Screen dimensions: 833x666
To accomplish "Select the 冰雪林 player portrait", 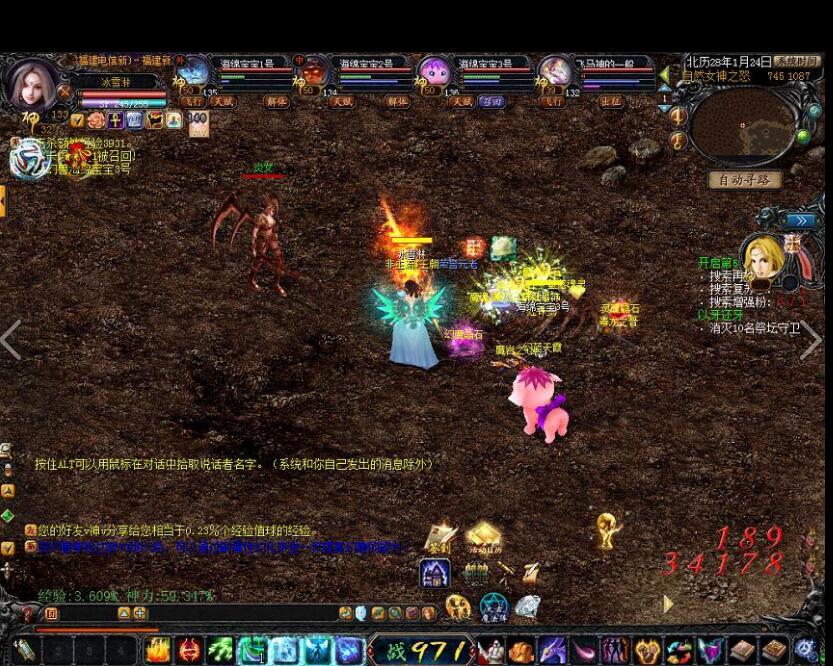I will pos(32,85).
